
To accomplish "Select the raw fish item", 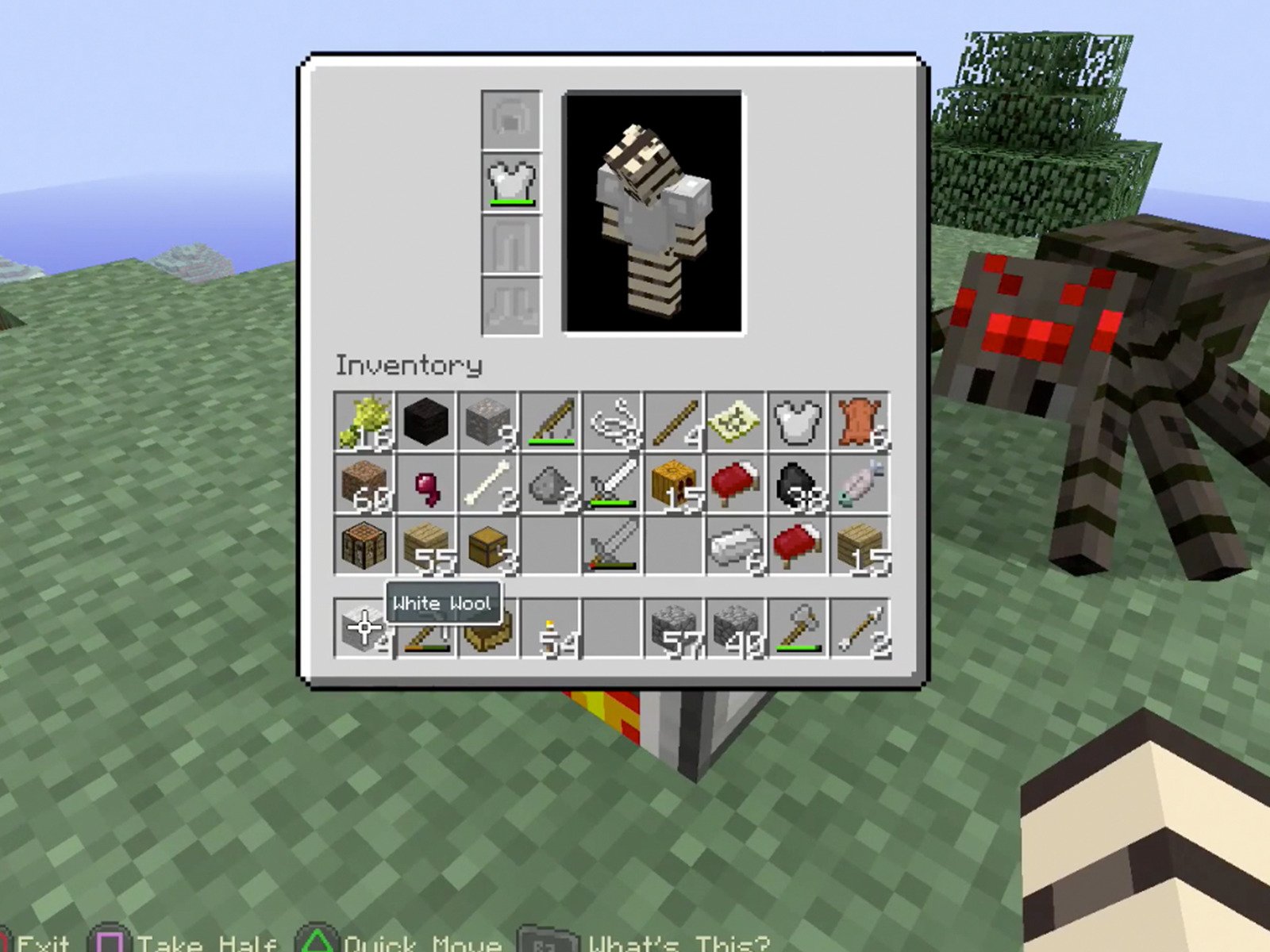I will (x=857, y=484).
